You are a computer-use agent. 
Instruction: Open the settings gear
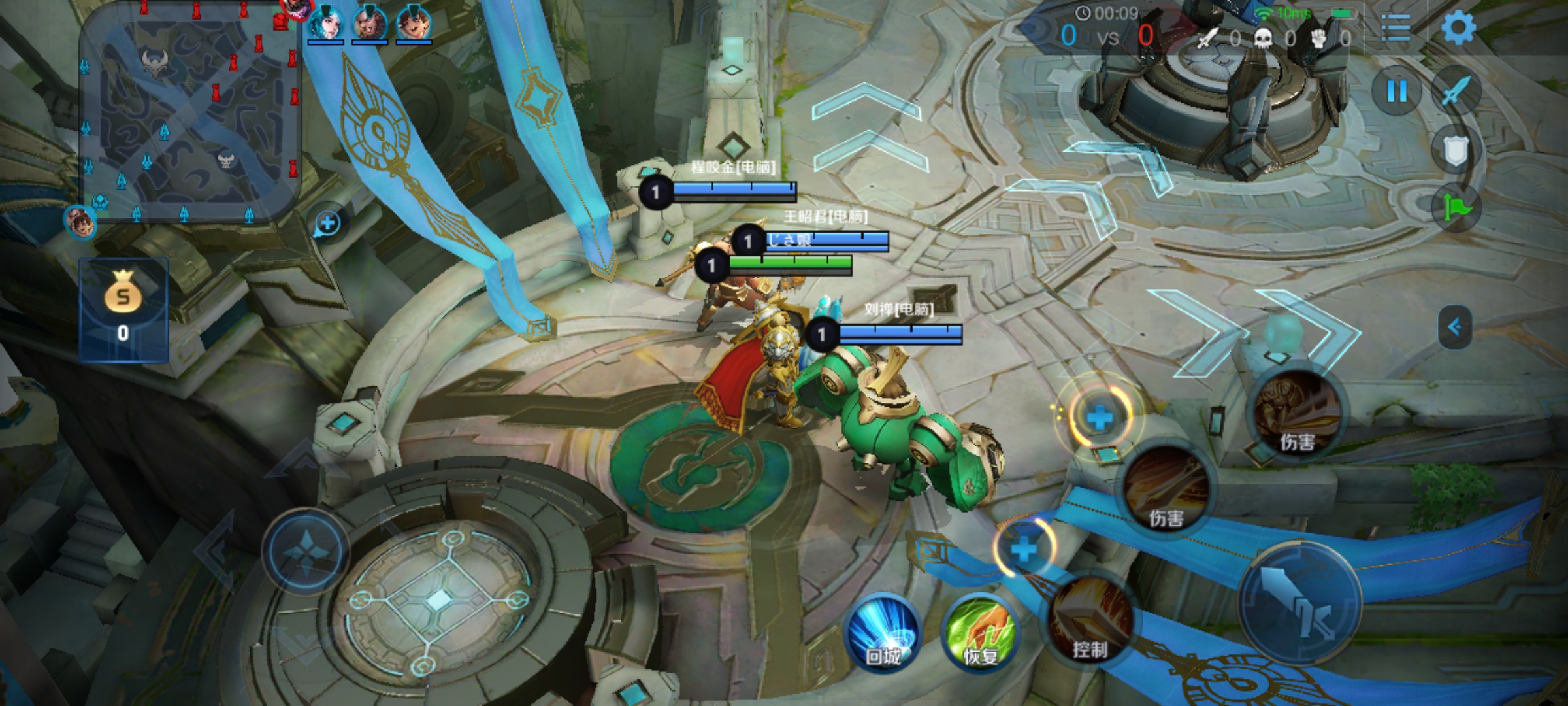[x=1458, y=29]
